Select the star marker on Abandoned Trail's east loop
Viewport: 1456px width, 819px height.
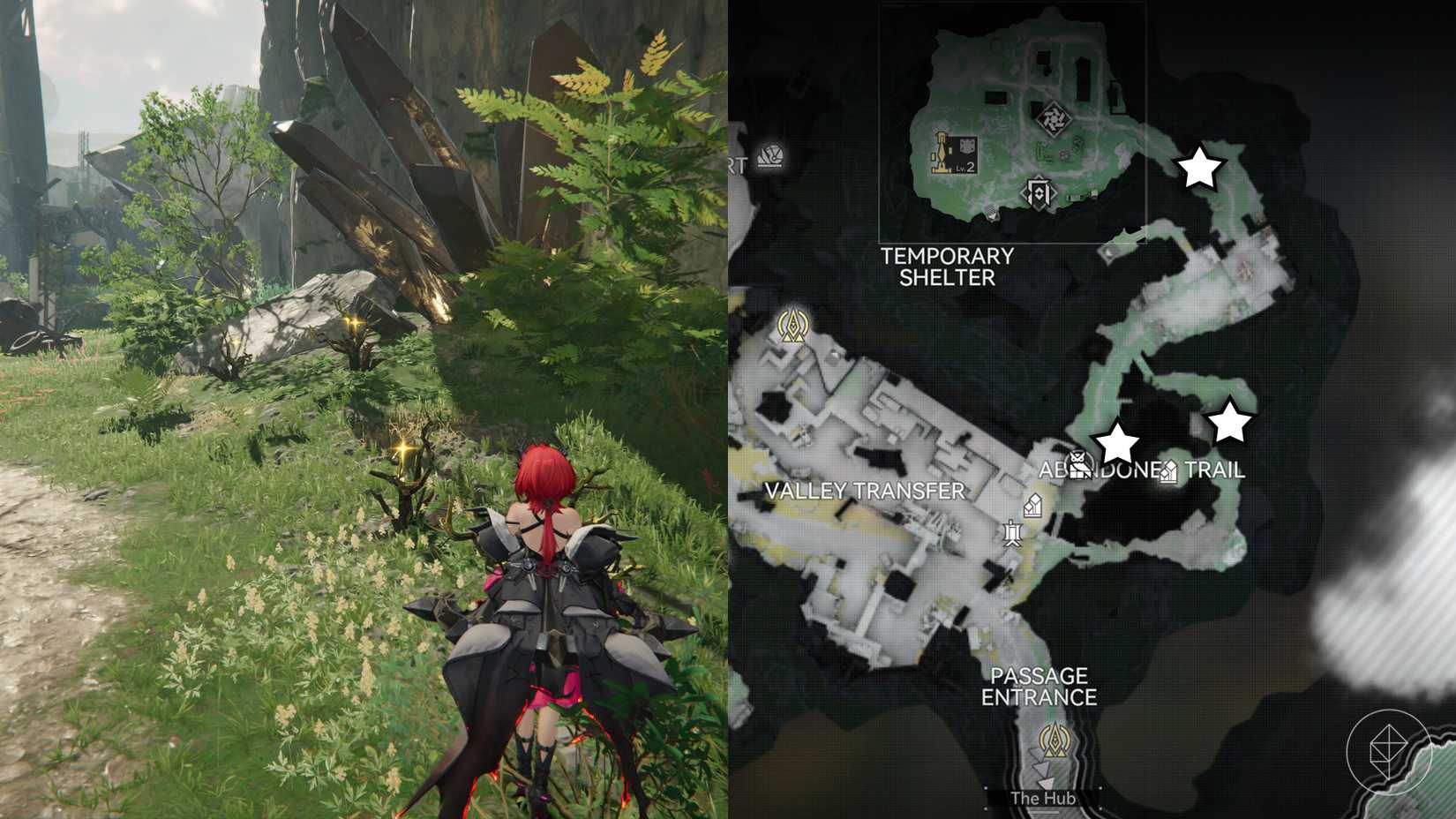(1229, 423)
